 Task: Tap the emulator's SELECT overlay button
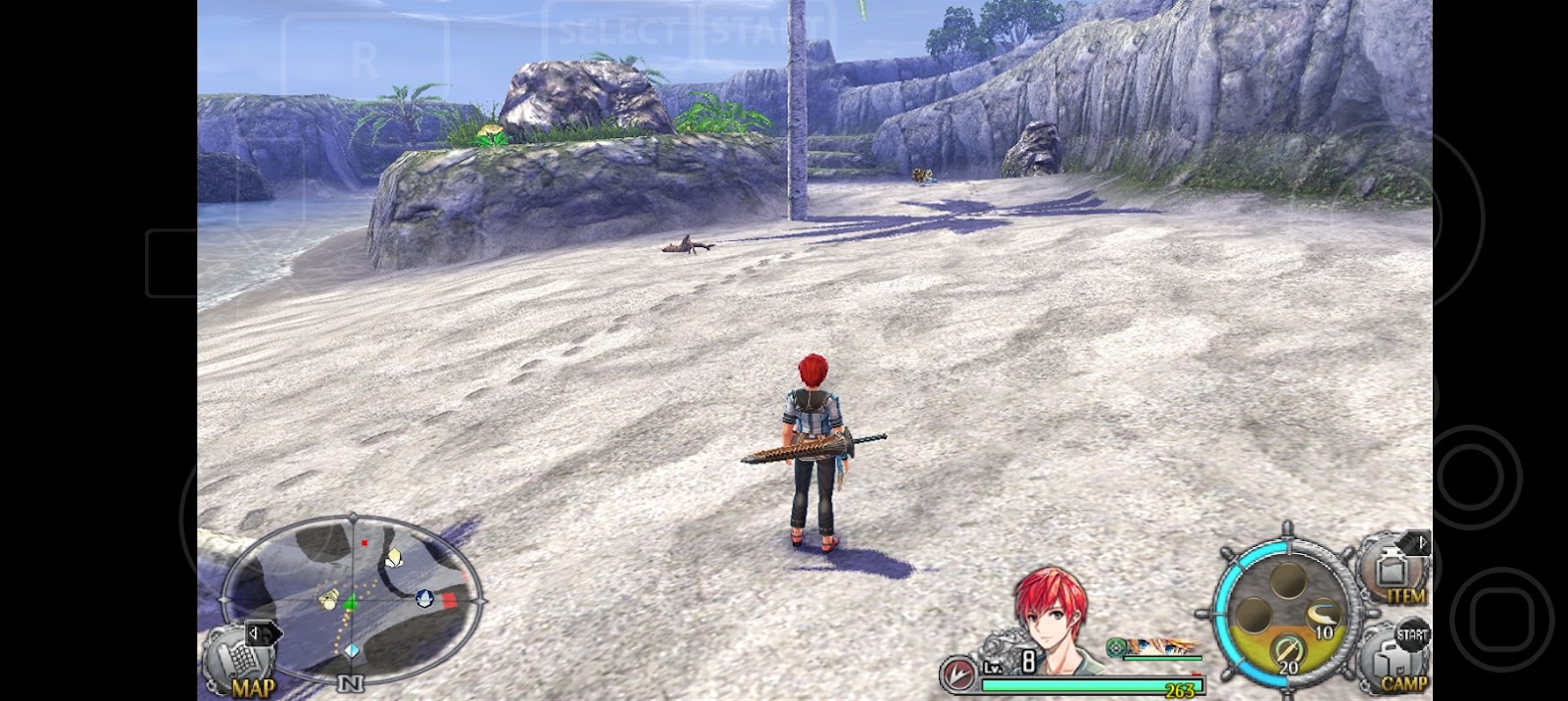[x=617, y=31]
